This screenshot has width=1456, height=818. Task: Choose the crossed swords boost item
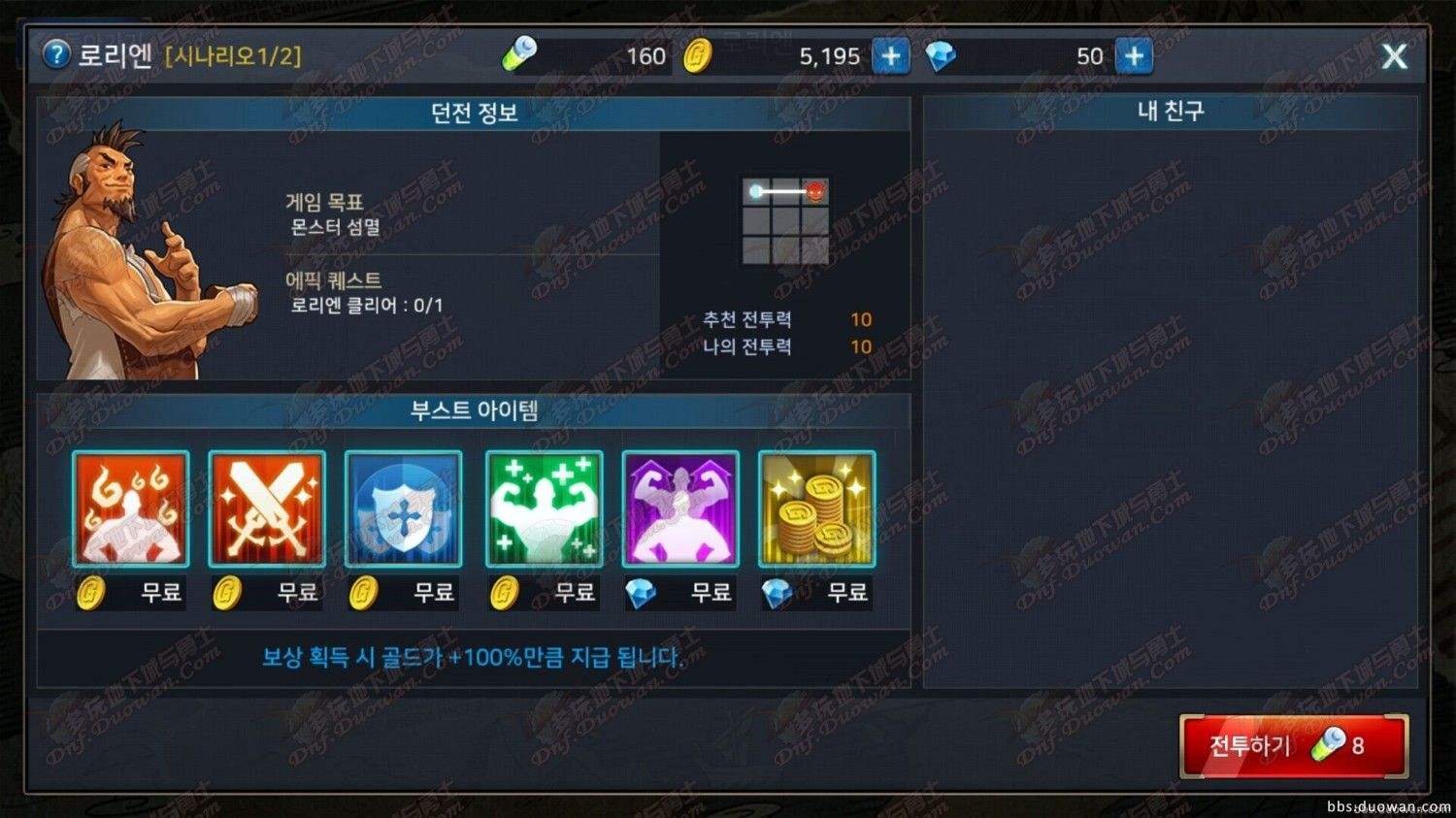click(267, 509)
